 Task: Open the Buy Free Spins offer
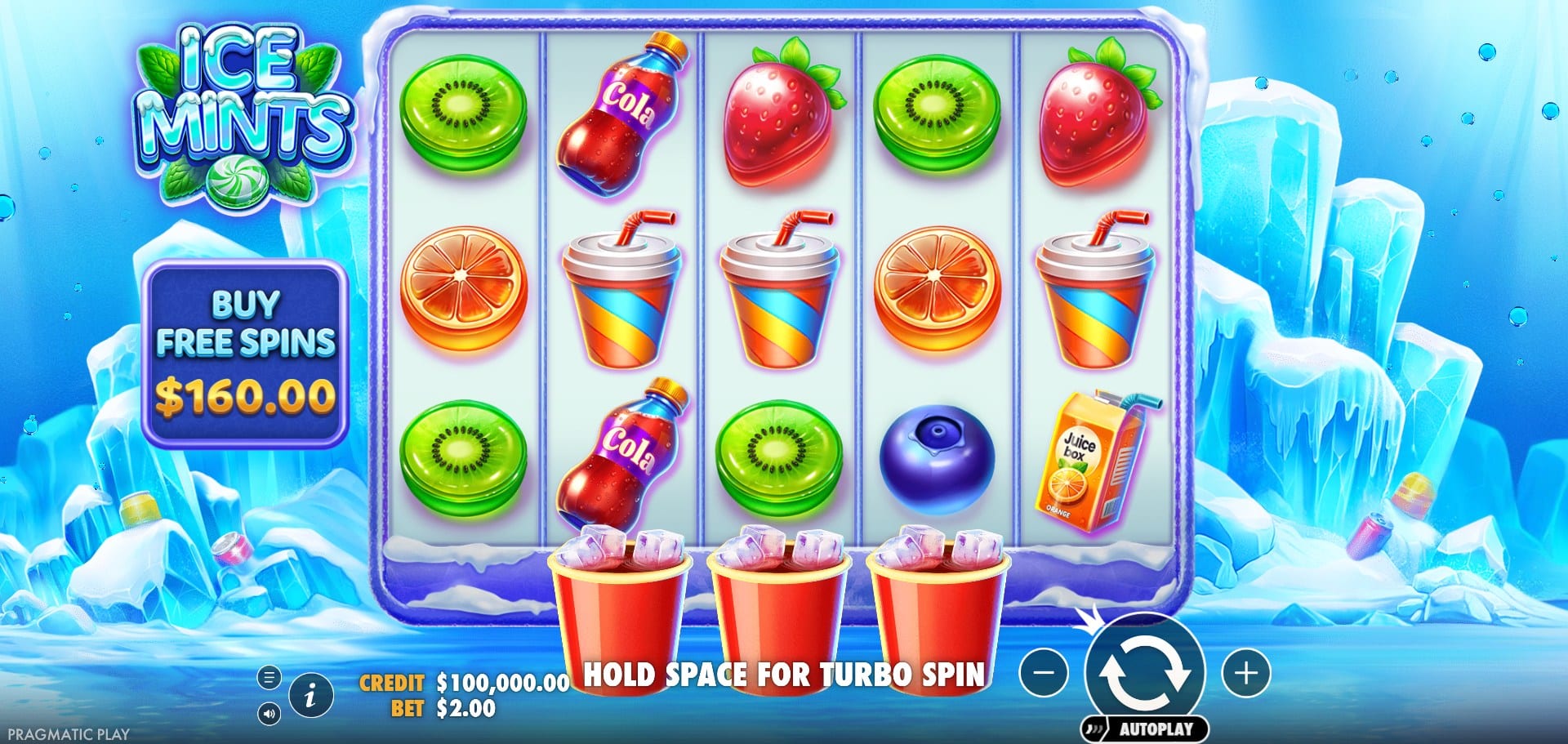click(245, 353)
